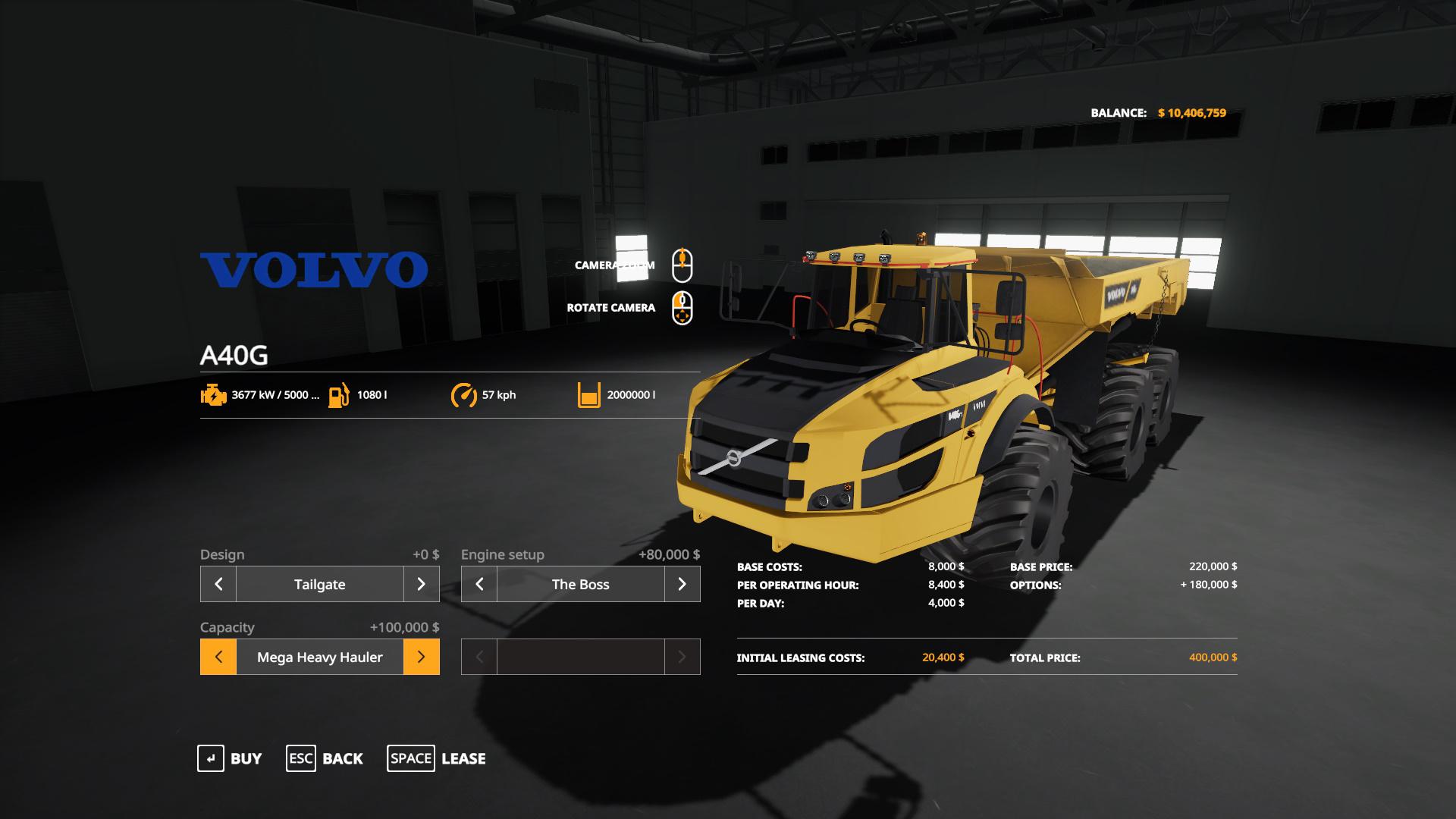Choose next Engine setup after The Boss
1456x819 pixels.
pyautogui.click(x=682, y=584)
